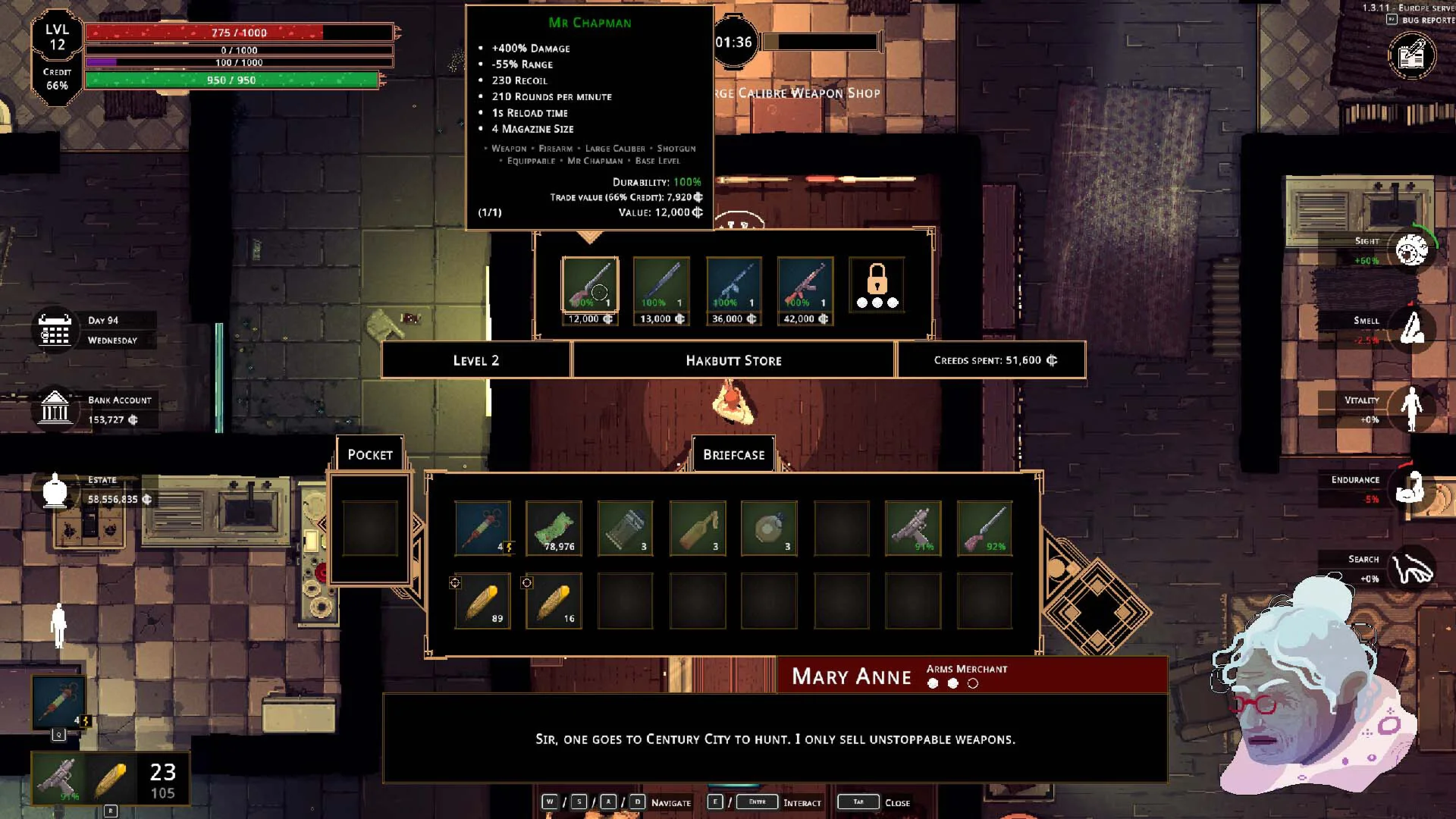
Task: Click the equipped submachine gun HUD slot
Action: click(59, 777)
